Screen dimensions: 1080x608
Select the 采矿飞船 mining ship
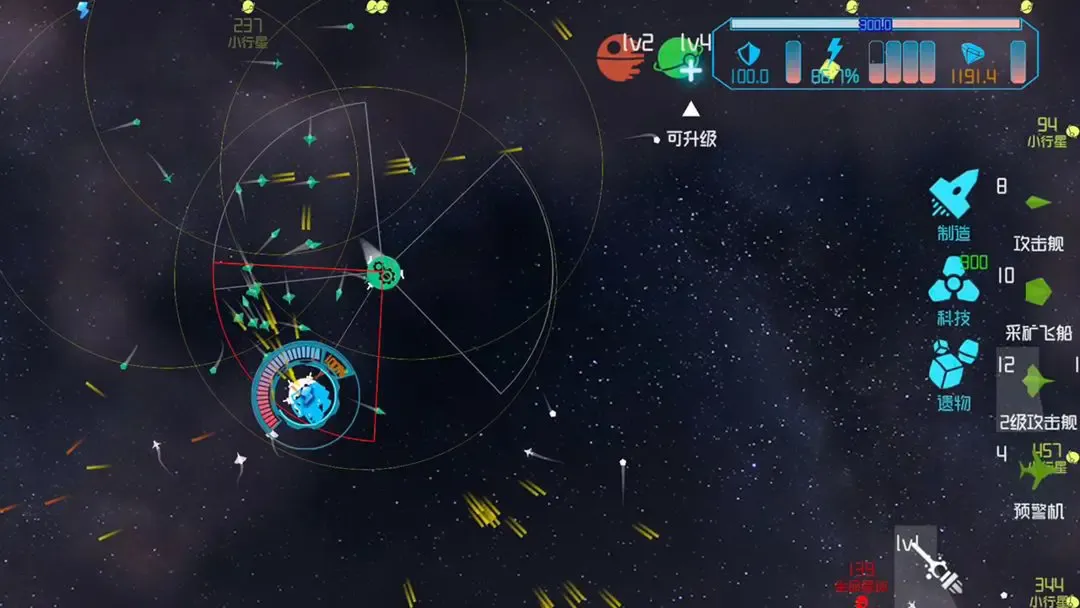tap(1038, 292)
